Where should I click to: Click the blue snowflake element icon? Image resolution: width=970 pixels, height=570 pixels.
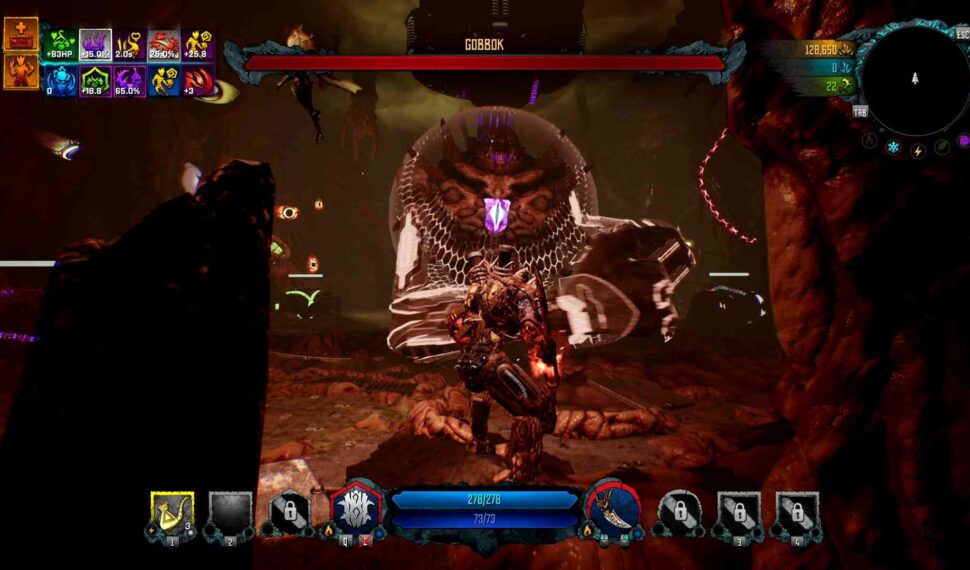pos(893,149)
